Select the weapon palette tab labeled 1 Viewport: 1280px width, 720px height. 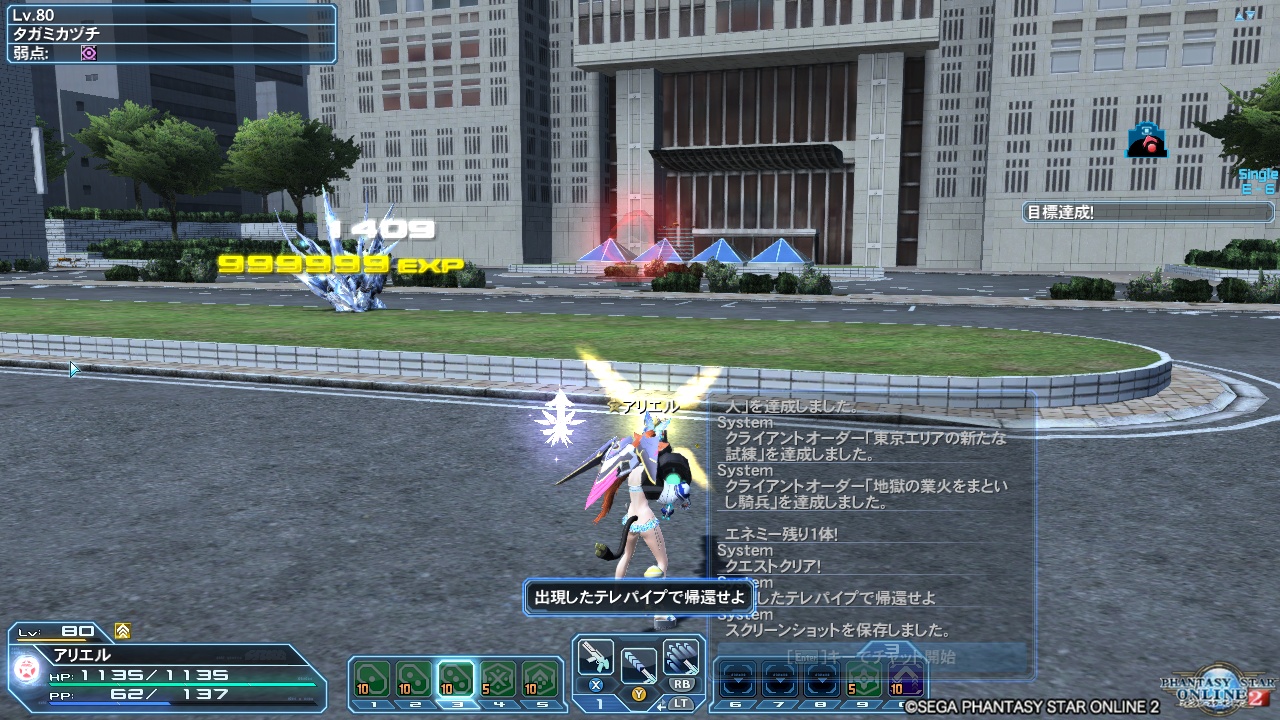[x=598, y=702]
